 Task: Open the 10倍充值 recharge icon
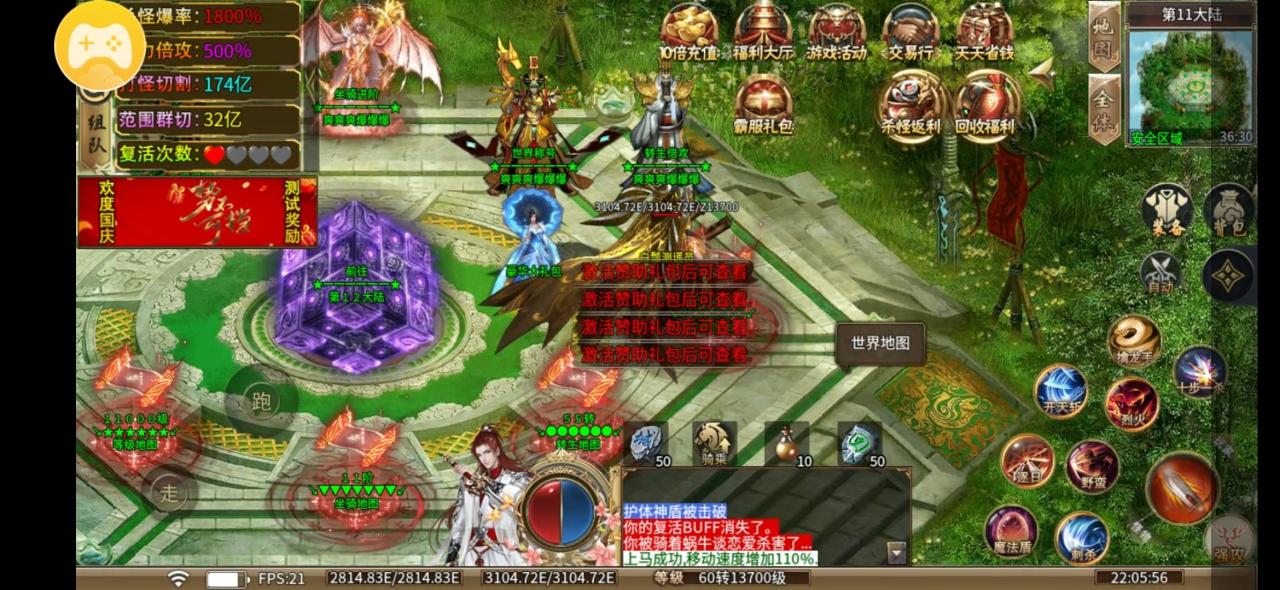tap(688, 30)
